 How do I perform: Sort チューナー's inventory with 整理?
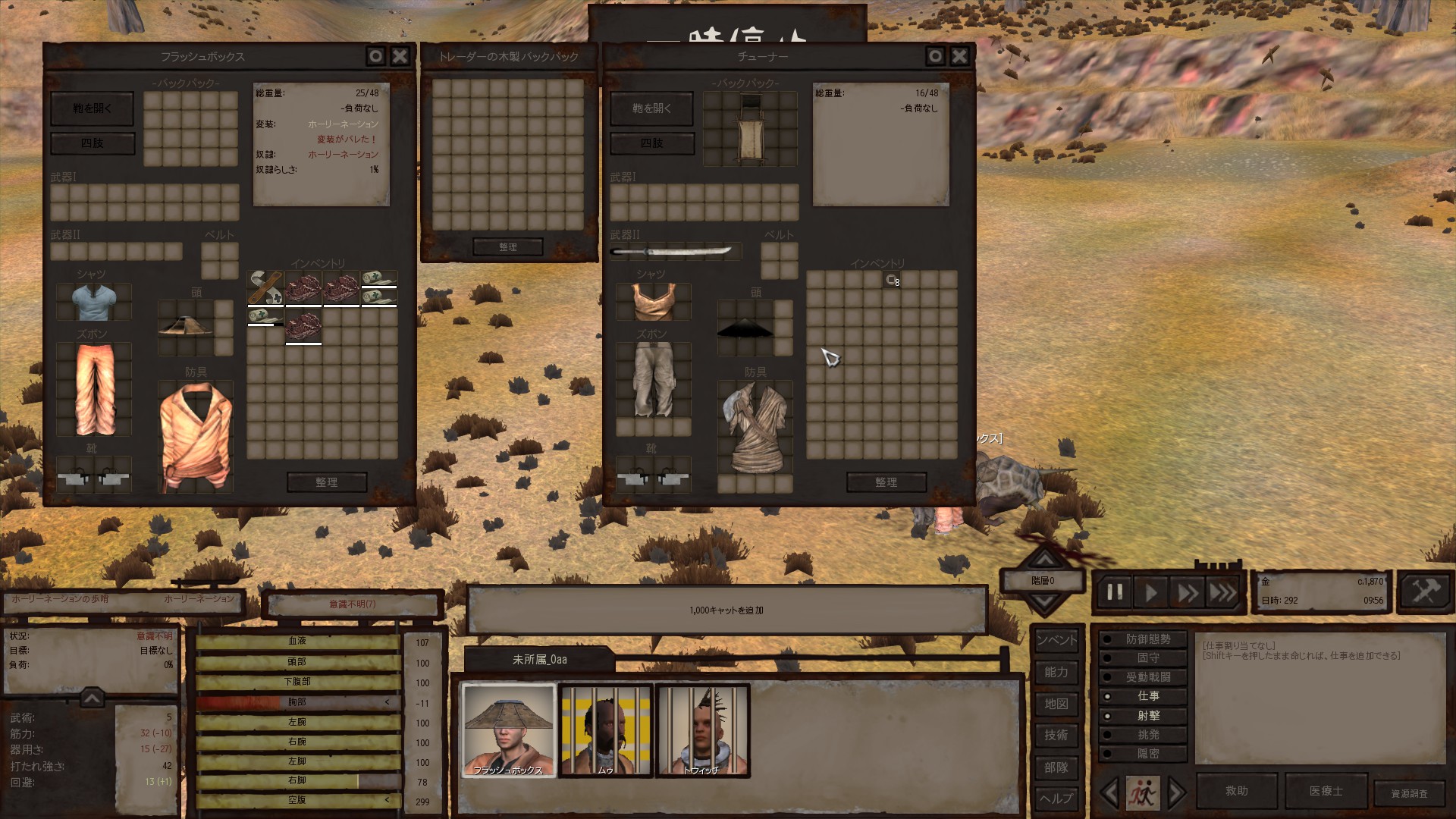point(886,482)
